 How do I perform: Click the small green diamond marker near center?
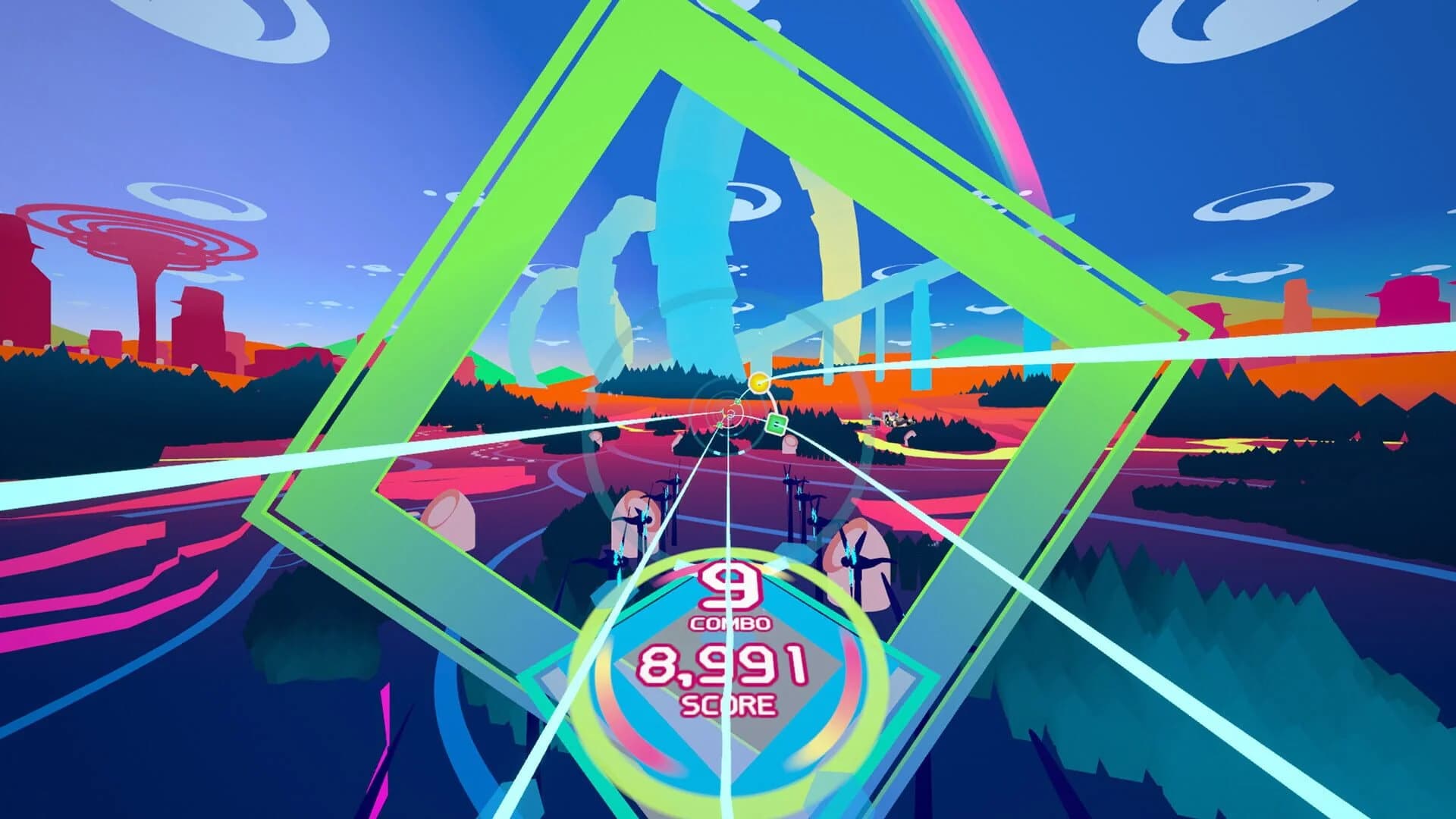736,401
